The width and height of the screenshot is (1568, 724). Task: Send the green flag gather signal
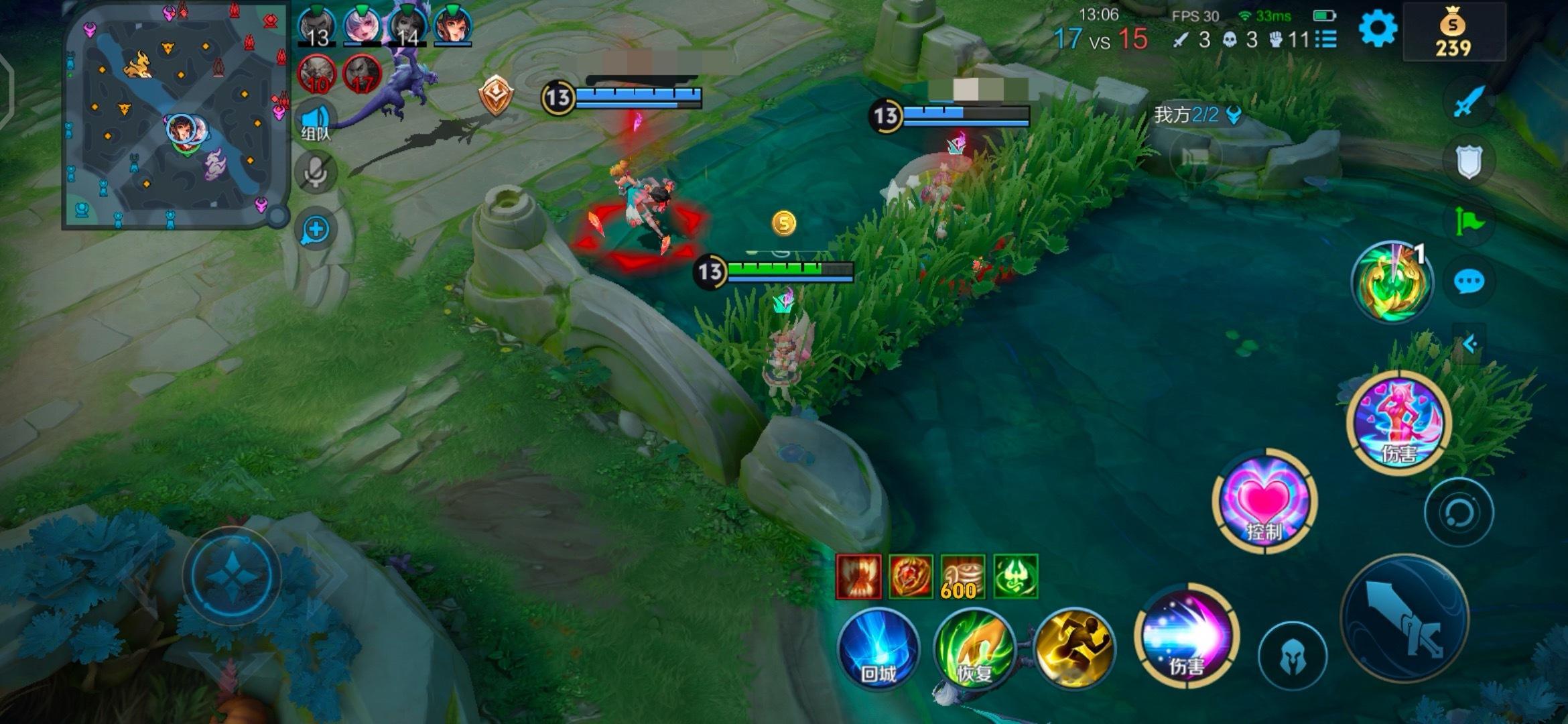1468,221
